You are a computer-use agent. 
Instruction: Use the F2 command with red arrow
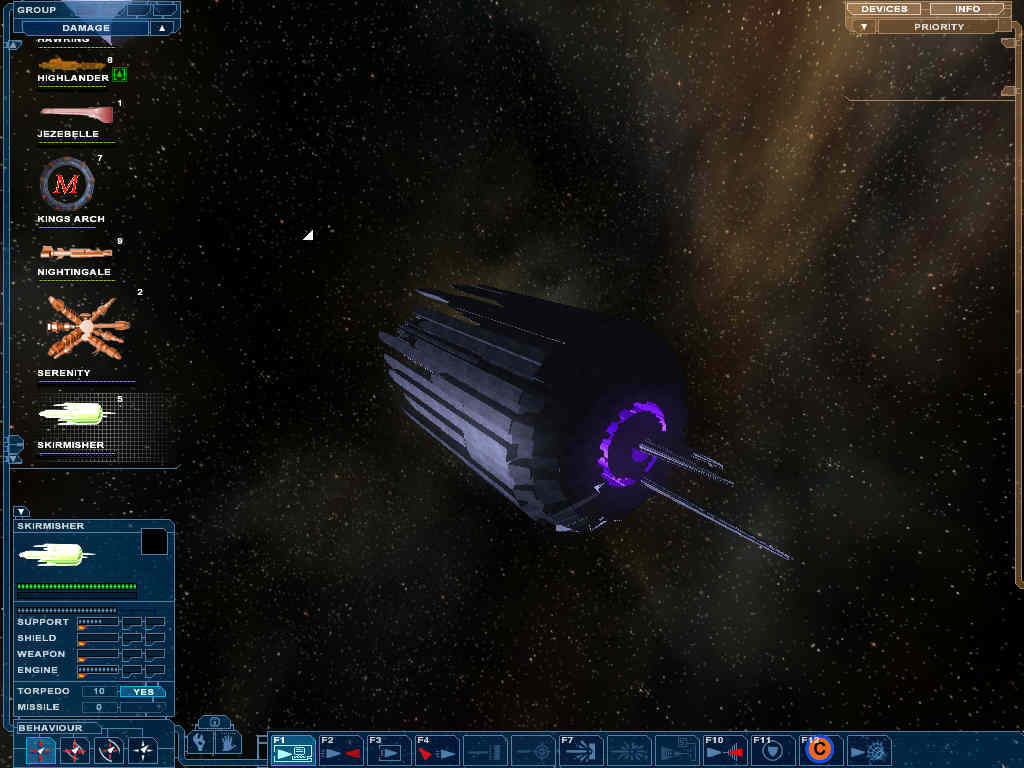click(x=340, y=749)
